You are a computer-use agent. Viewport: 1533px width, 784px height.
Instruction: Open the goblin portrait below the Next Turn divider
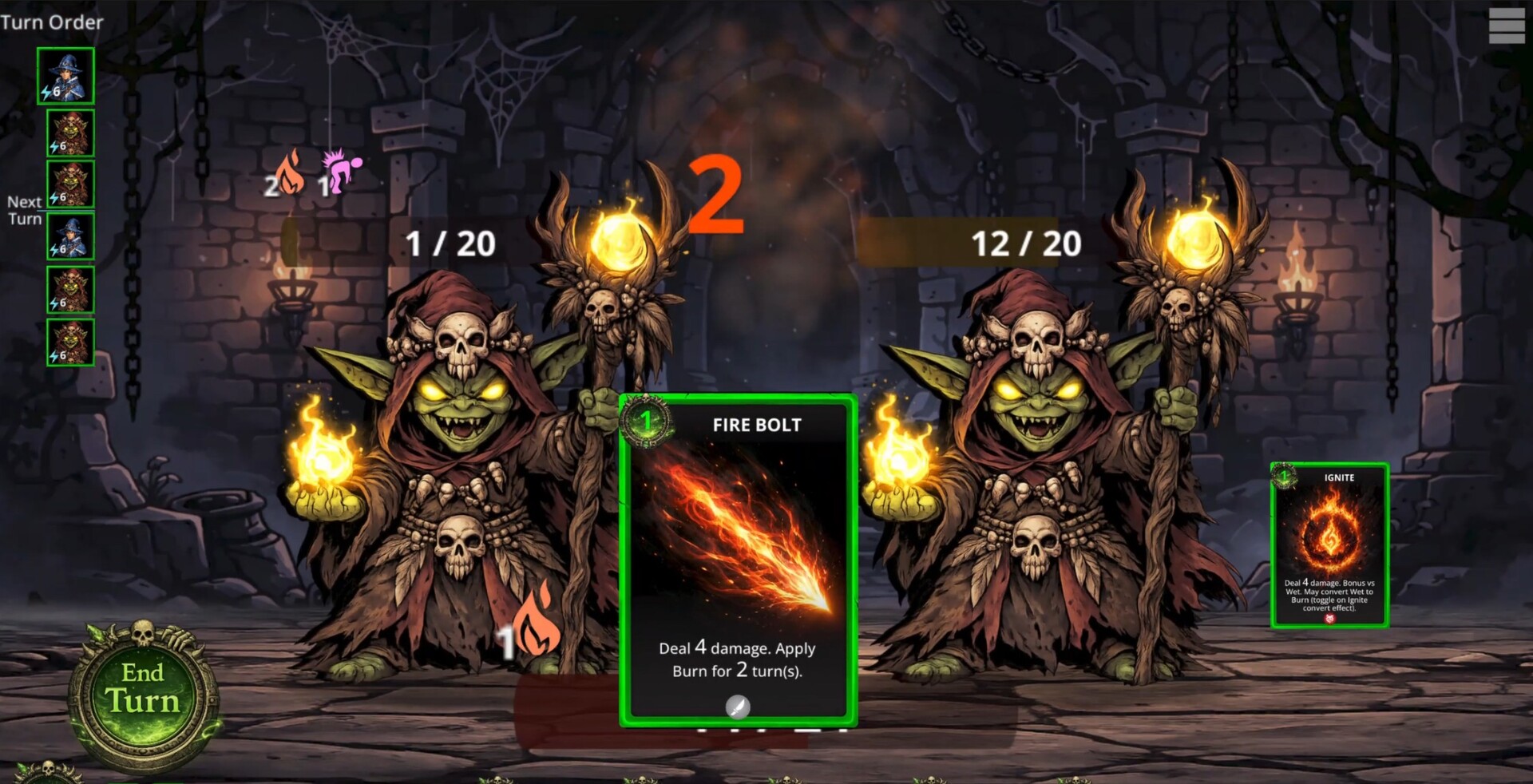tap(69, 235)
